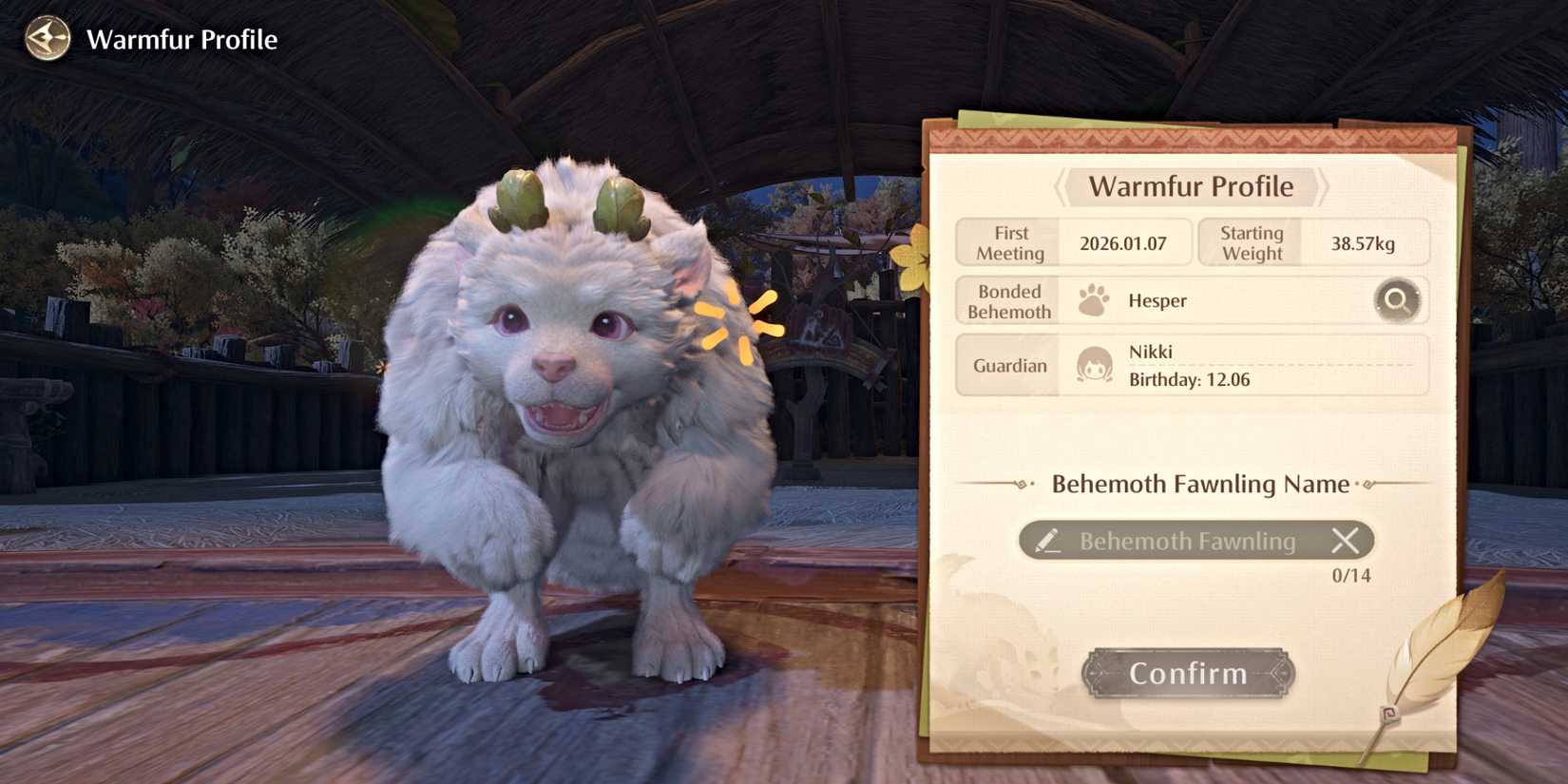Click the back arrow beside Warmfur Profile
The width and height of the screenshot is (1568, 784).
pos(46,39)
